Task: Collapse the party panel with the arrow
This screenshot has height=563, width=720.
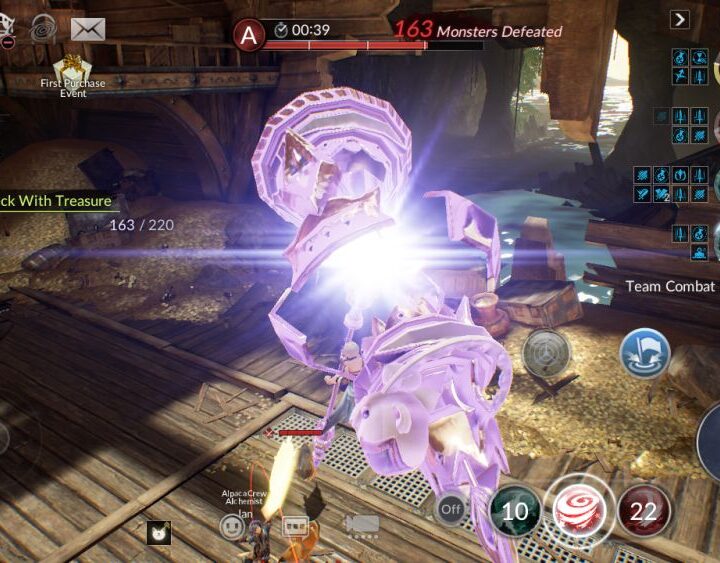Action: pos(680,19)
